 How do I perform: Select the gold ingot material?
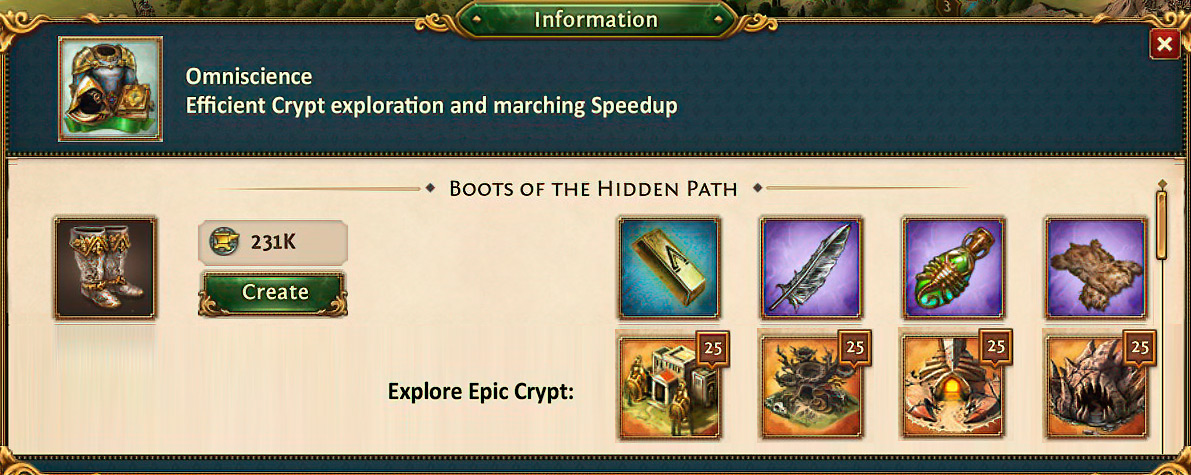[668, 267]
